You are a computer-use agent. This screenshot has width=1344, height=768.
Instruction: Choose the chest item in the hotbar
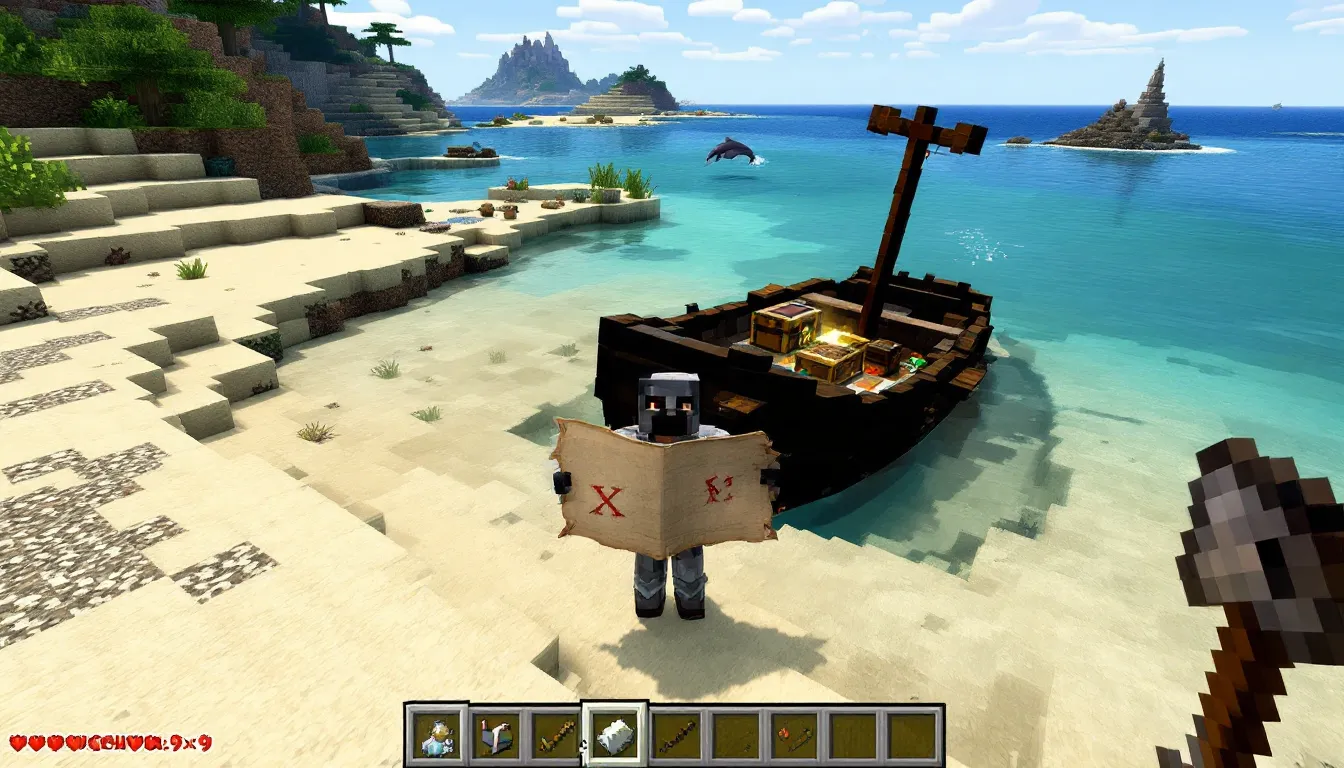pyautogui.click(x=496, y=736)
